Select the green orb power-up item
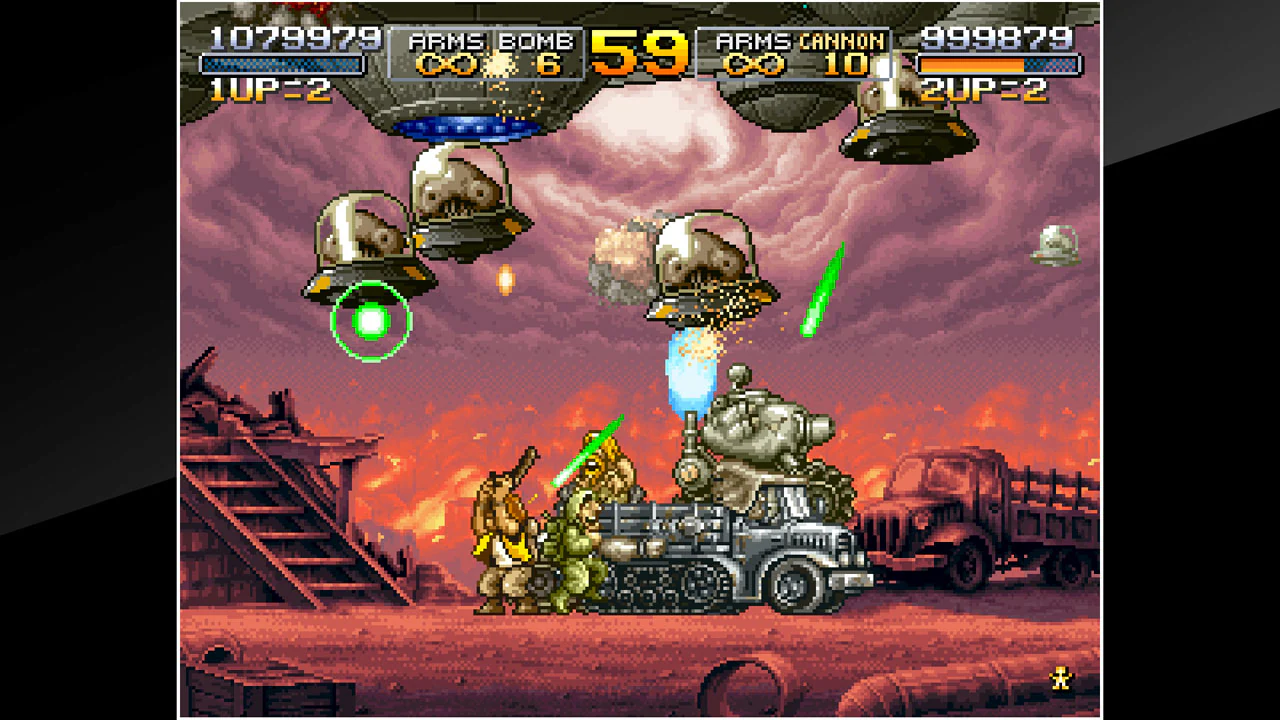Image resolution: width=1280 pixels, height=720 pixels. point(371,321)
